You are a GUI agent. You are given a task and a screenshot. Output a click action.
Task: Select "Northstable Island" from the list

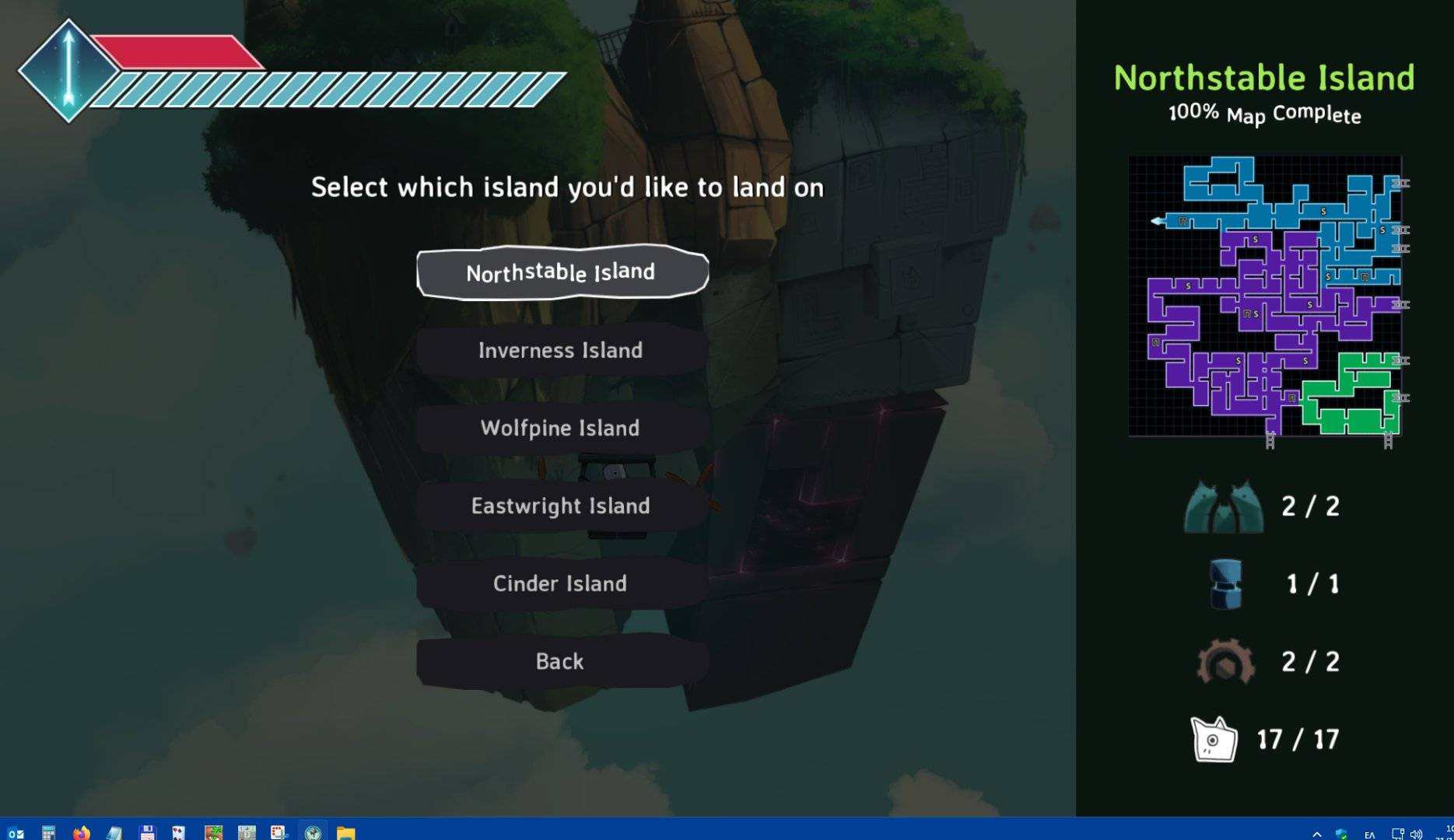click(x=562, y=272)
